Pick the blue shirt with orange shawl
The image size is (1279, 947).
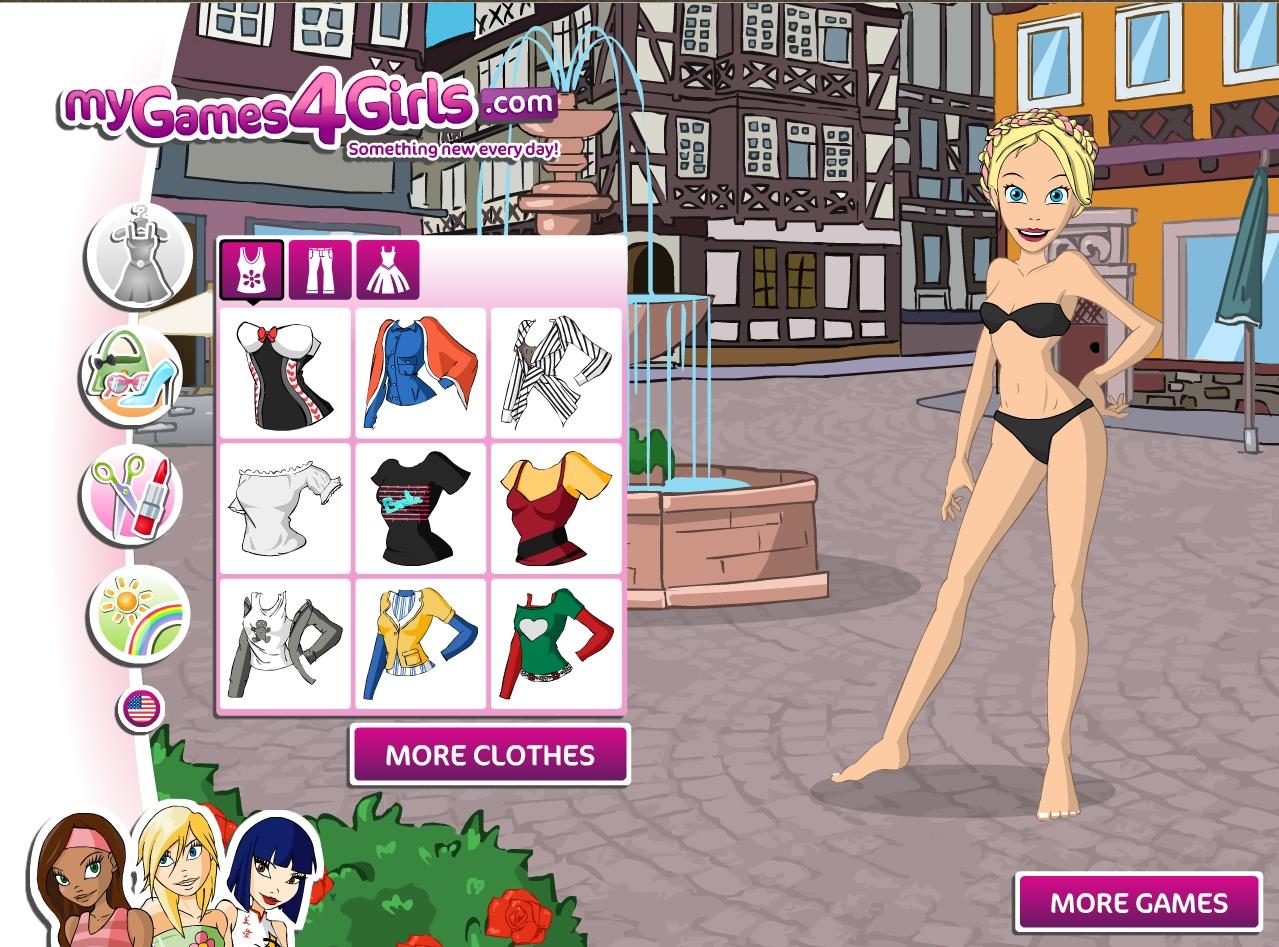(420, 373)
